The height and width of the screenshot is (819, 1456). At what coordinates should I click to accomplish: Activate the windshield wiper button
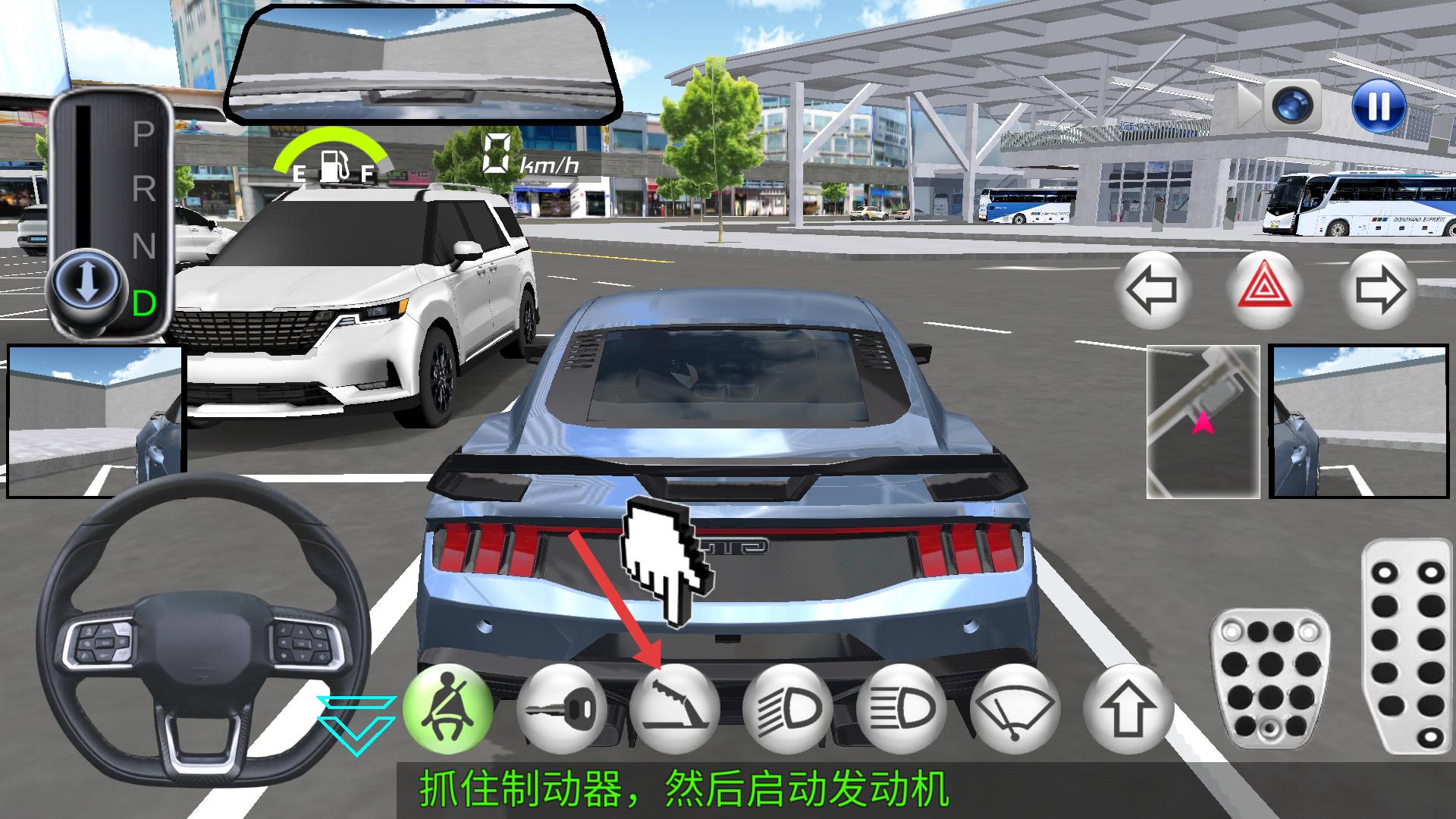(1015, 711)
